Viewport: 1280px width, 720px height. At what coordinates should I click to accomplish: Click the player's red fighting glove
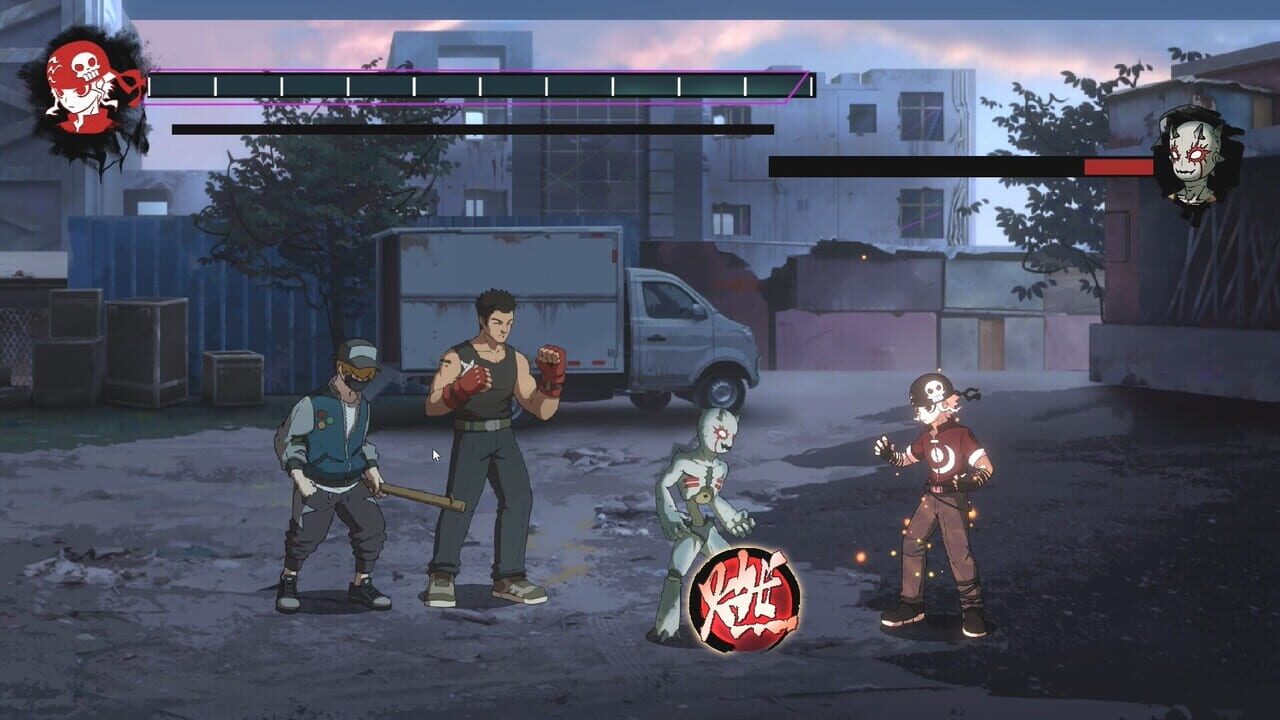tap(553, 368)
